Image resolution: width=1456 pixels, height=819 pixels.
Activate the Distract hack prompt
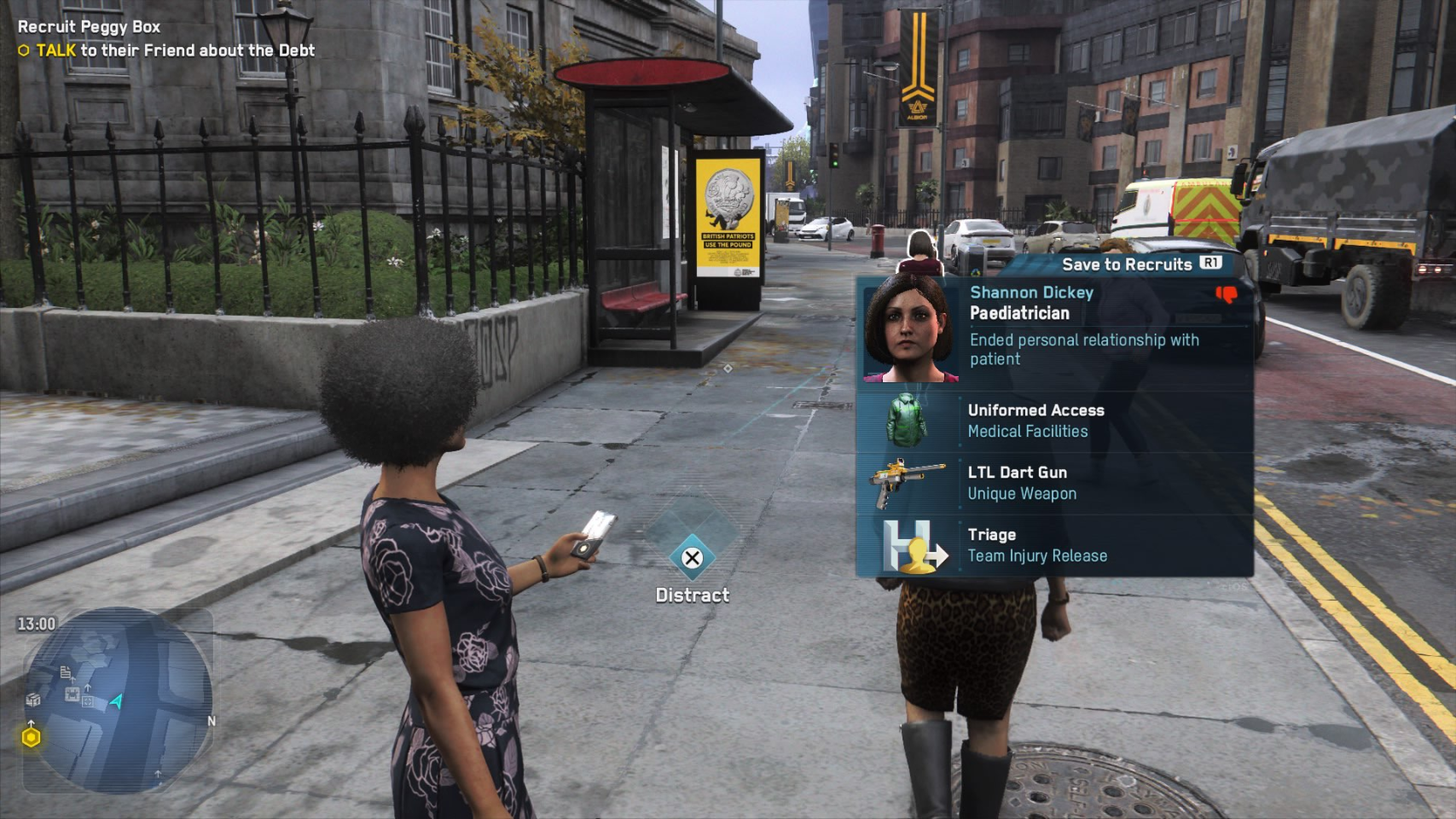click(x=692, y=559)
